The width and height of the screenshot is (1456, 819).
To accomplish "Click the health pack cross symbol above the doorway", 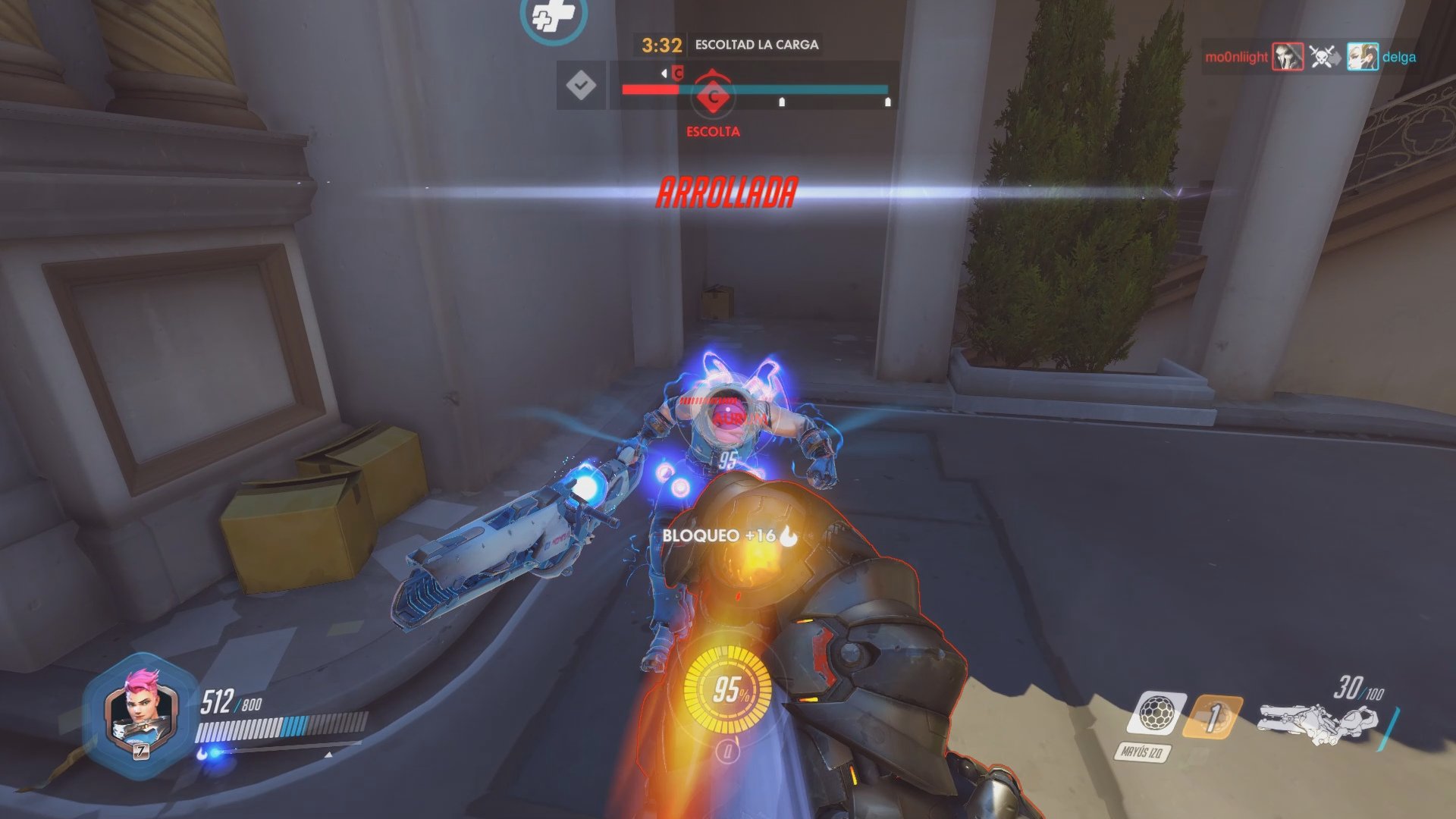I will tap(553, 17).
